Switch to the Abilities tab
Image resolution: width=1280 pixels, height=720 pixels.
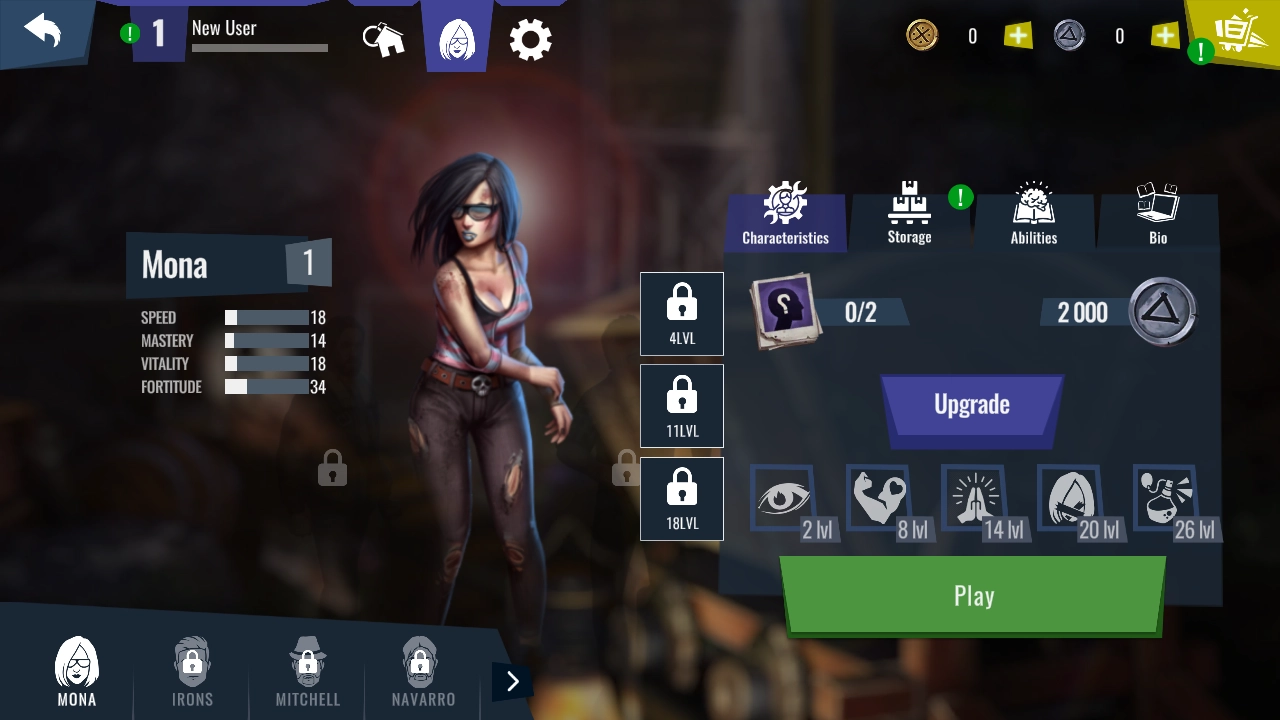pyautogui.click(x=1033, y=215)
